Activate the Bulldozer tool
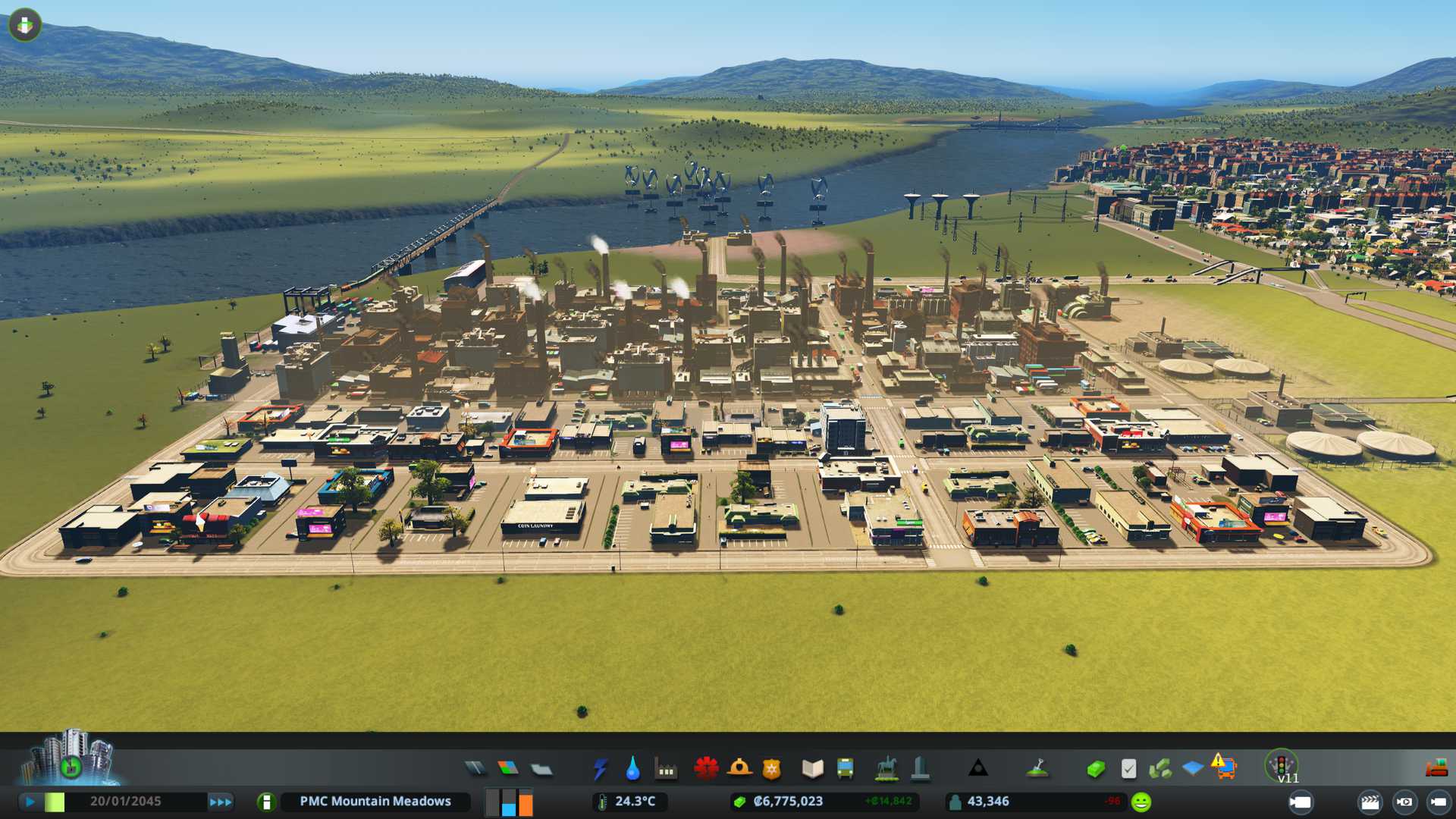The image size is (1456, 819). coord(1436,769)
